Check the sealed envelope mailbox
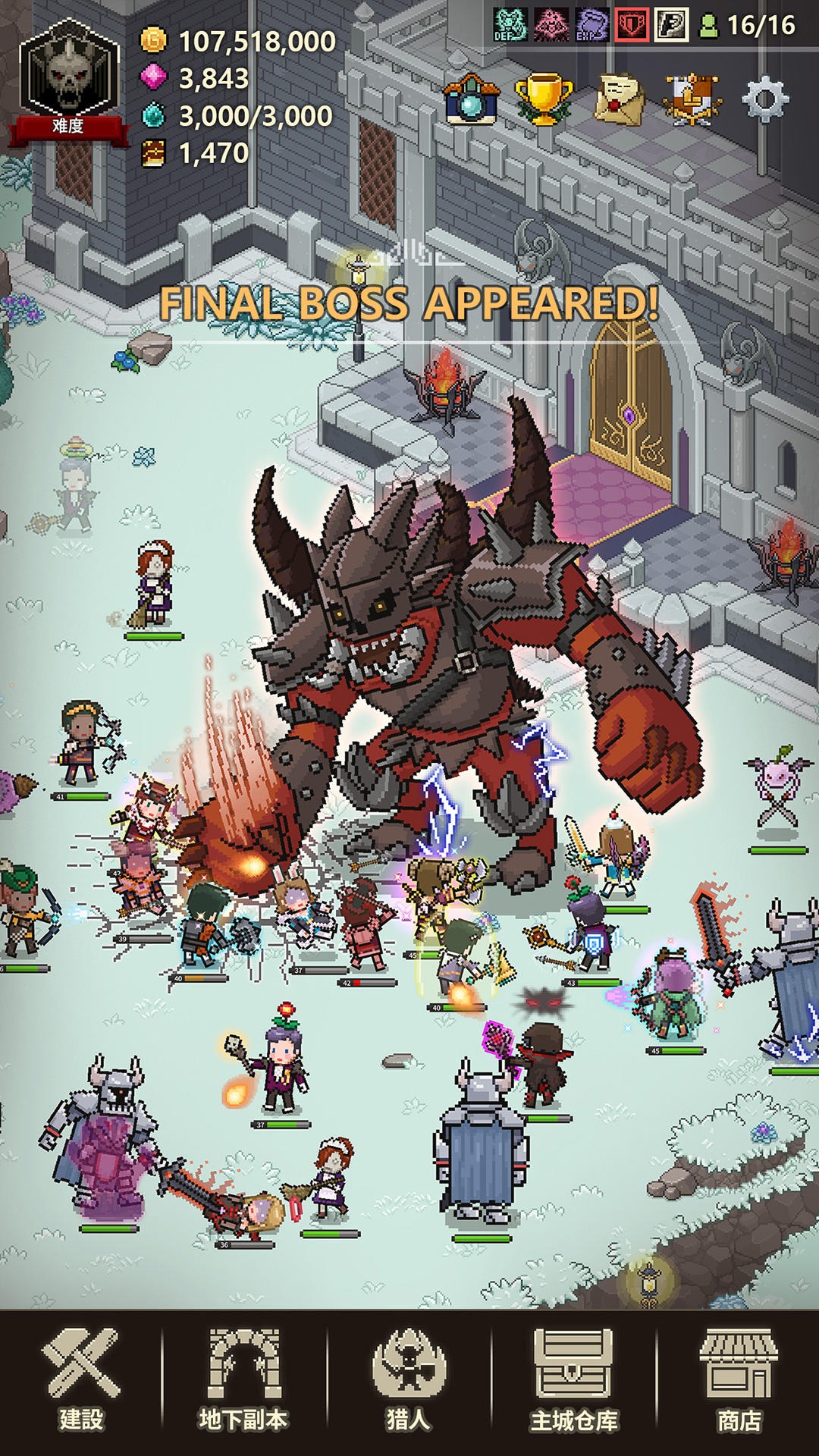The image size is (819, 1456). (619, 99)
